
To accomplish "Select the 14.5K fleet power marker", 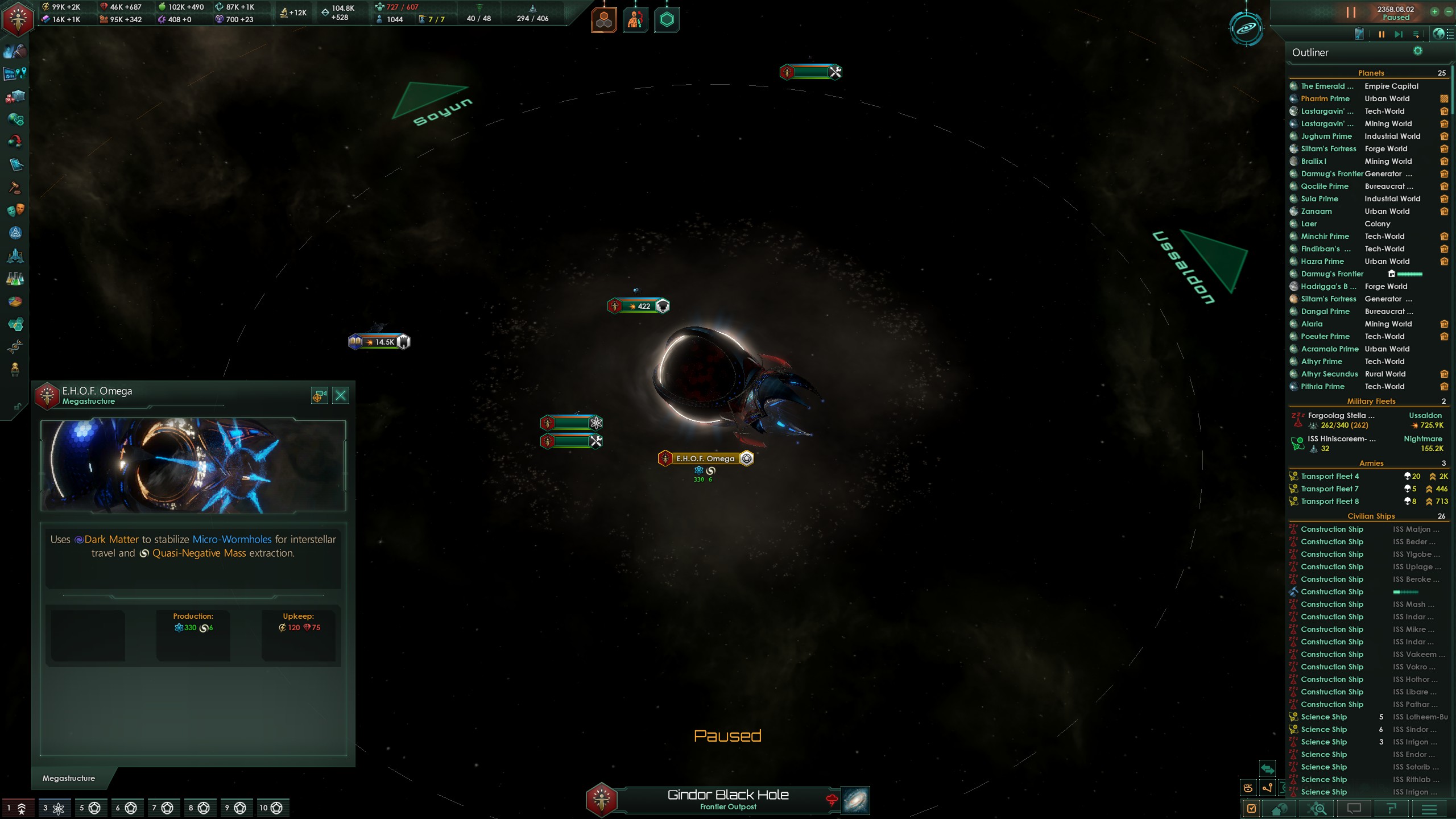I will tap(379, 342).
